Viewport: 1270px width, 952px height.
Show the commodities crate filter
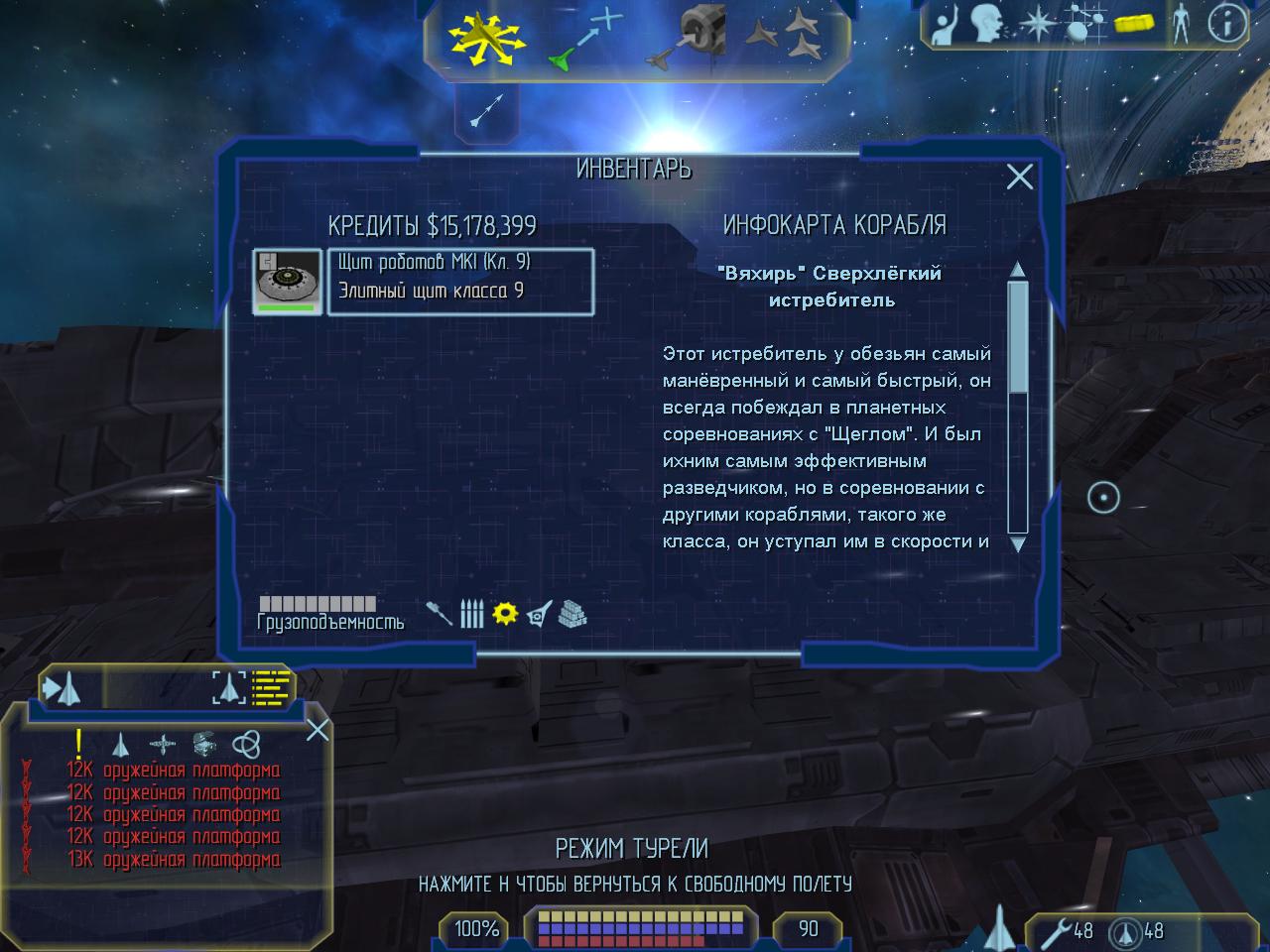coord(572,614)
